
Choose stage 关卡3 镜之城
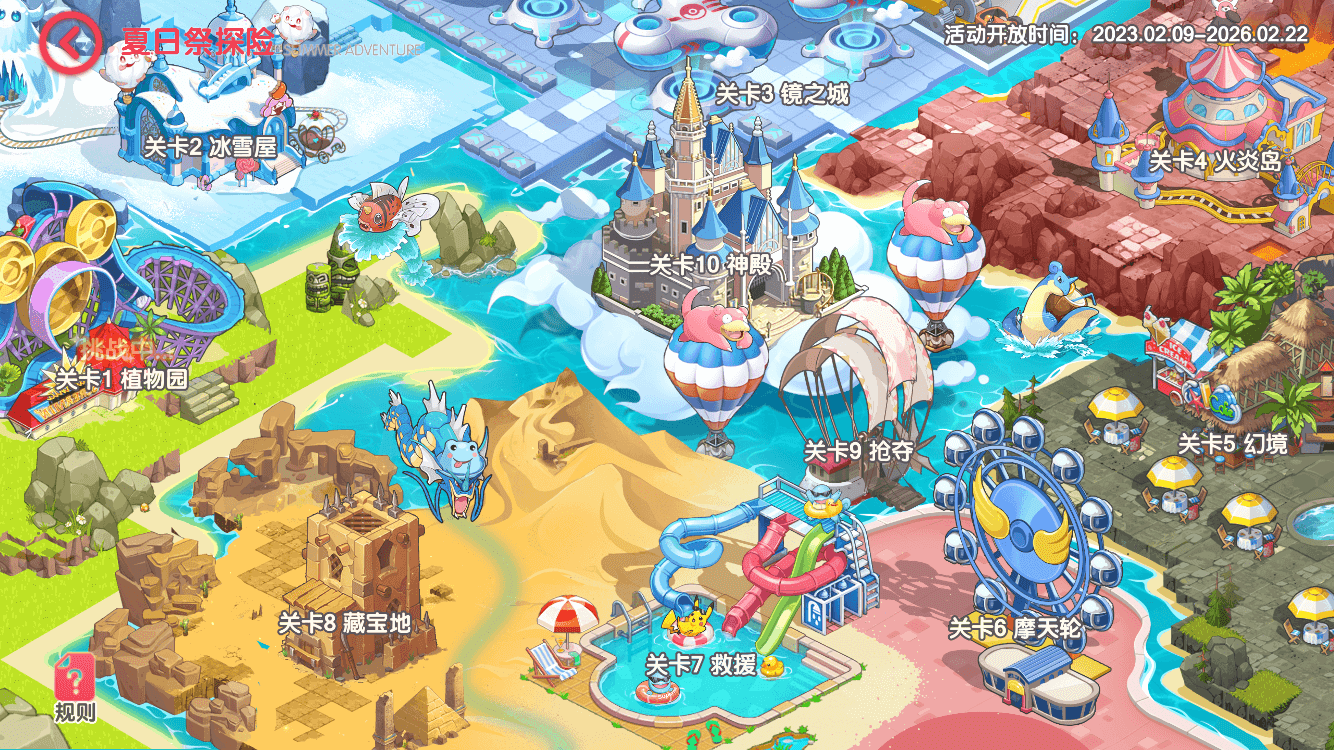pos(782,95)
